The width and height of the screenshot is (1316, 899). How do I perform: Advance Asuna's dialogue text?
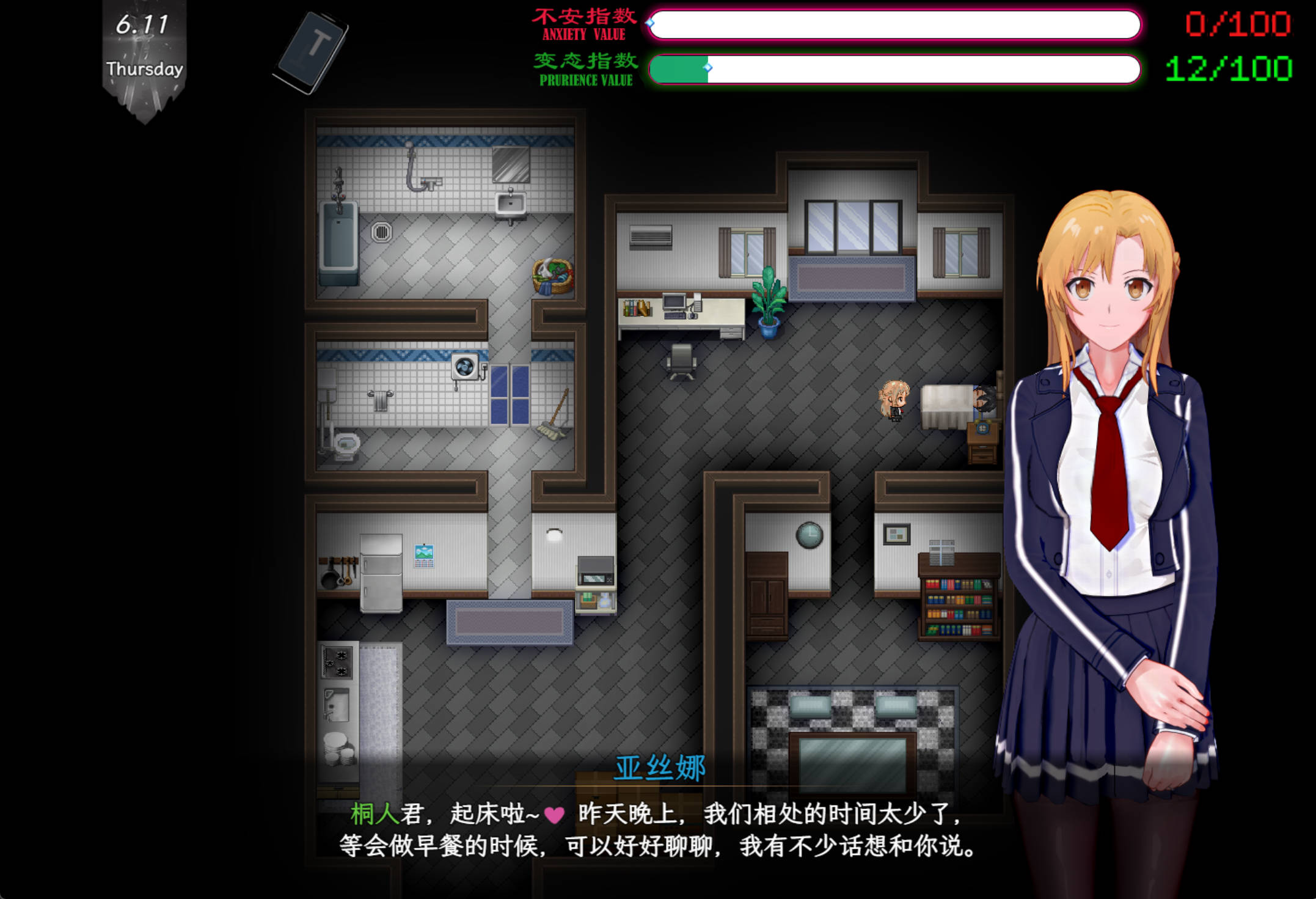[657, 830]
